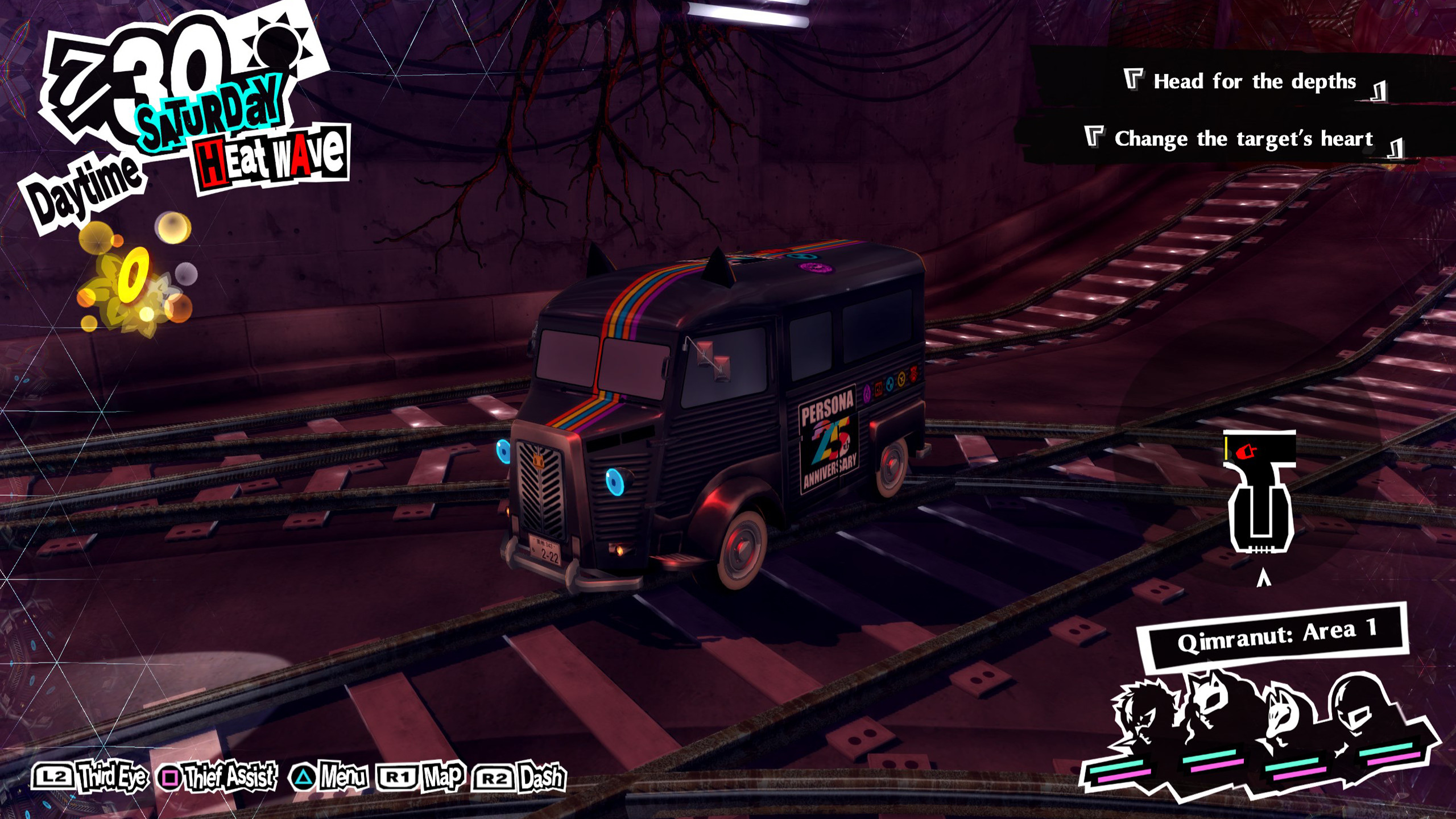The image size is (1456, 819).
Task: Select Fox's party member portrait
Action: click(x=1280, y=717)
